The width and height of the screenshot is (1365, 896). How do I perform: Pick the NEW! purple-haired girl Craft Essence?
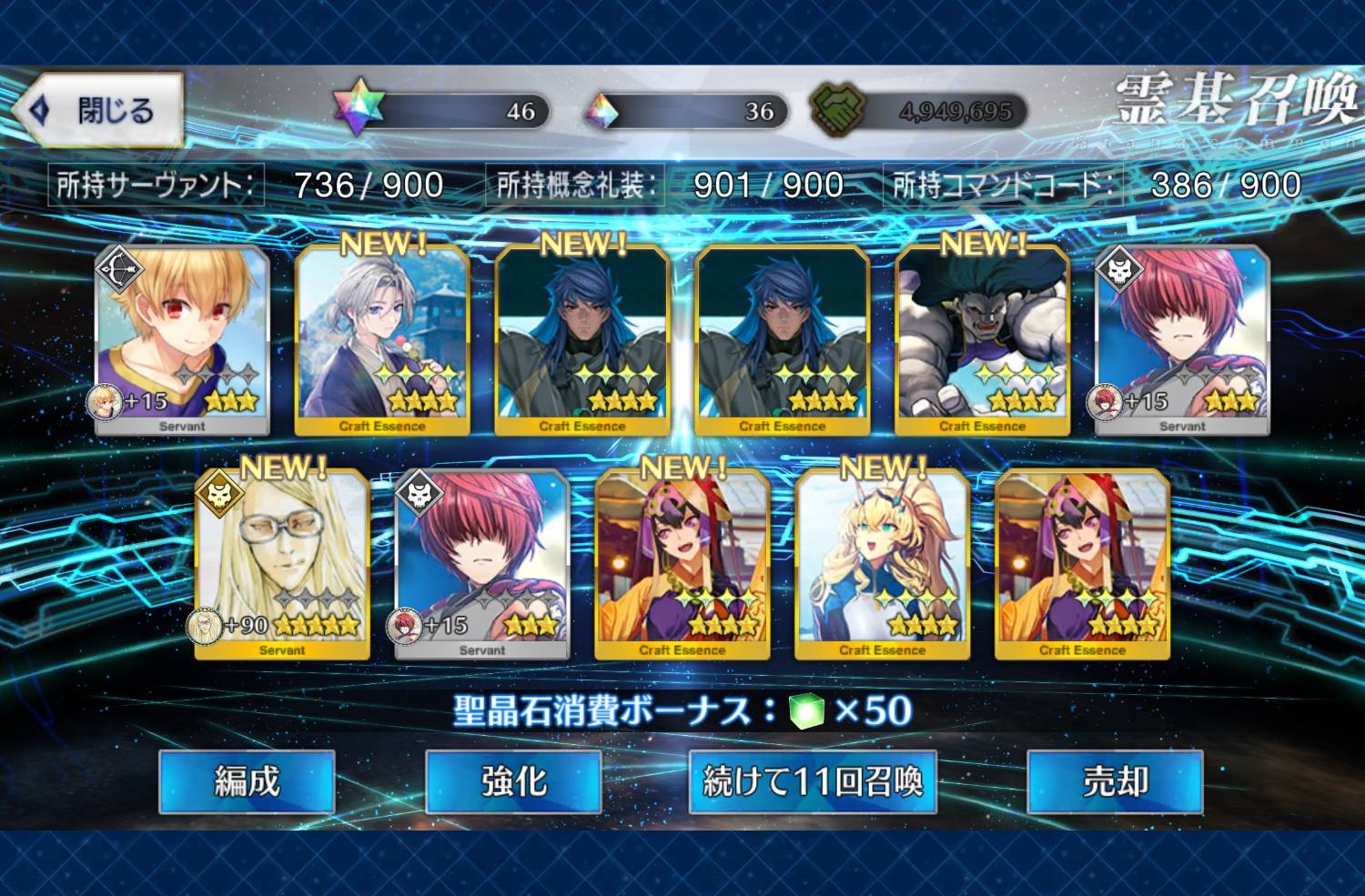pyautogui.click(x=682, y=566)
